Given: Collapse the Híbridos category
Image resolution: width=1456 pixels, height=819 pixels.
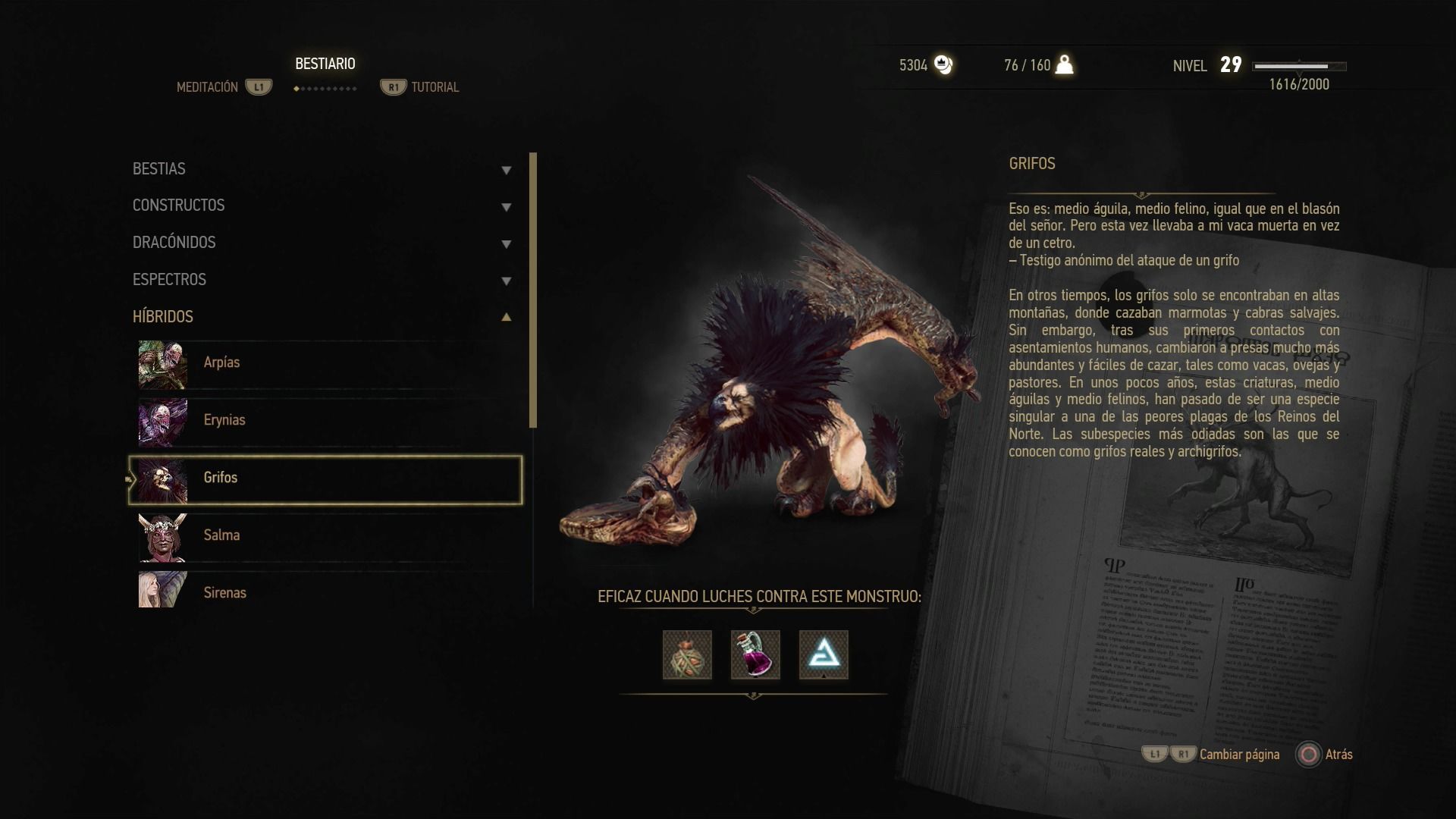Looking at the screenshot, I should pos(322,317).
